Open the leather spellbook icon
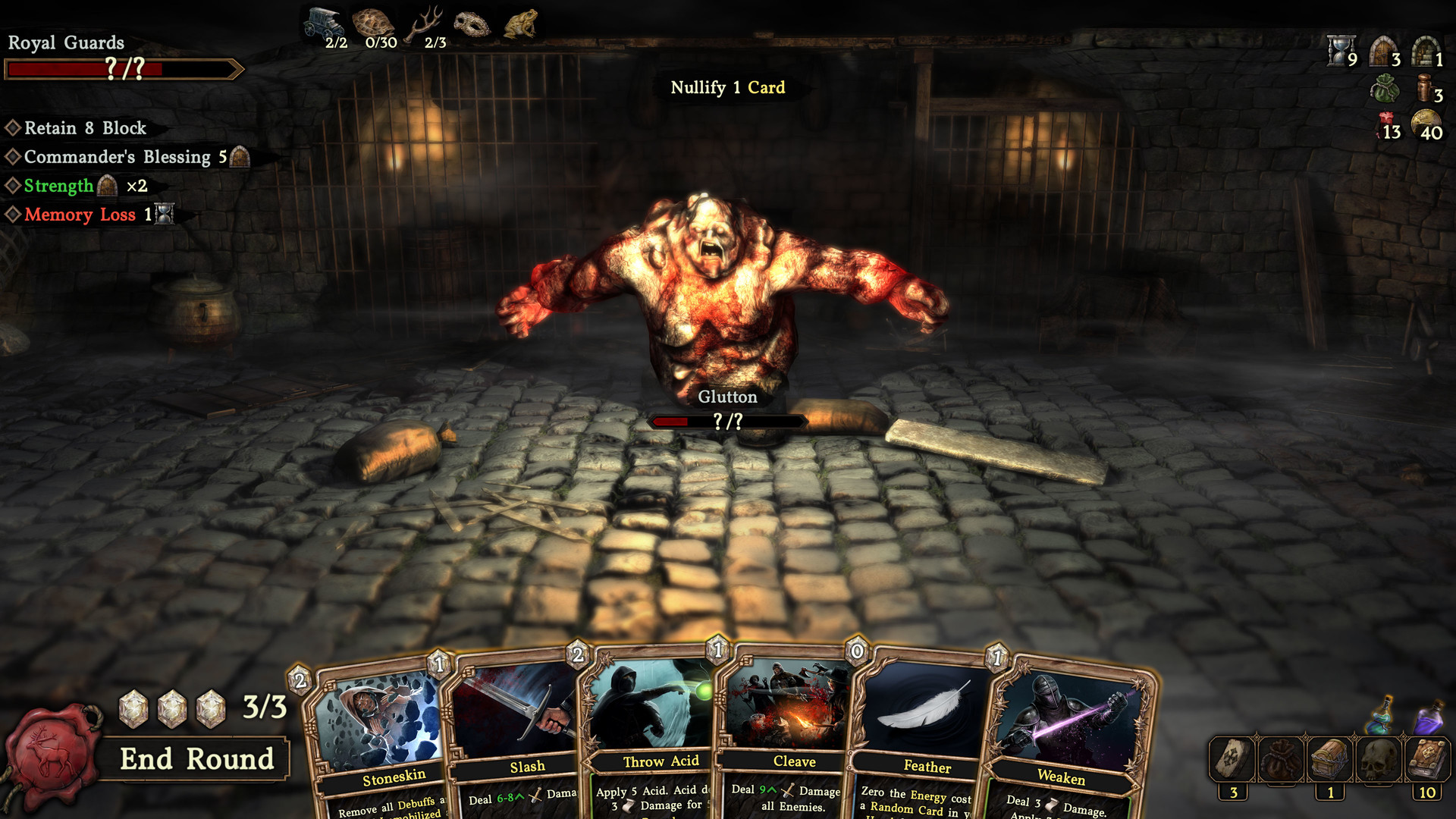This screenshot has width=1456, height=819. click(x=1427, y=759)
